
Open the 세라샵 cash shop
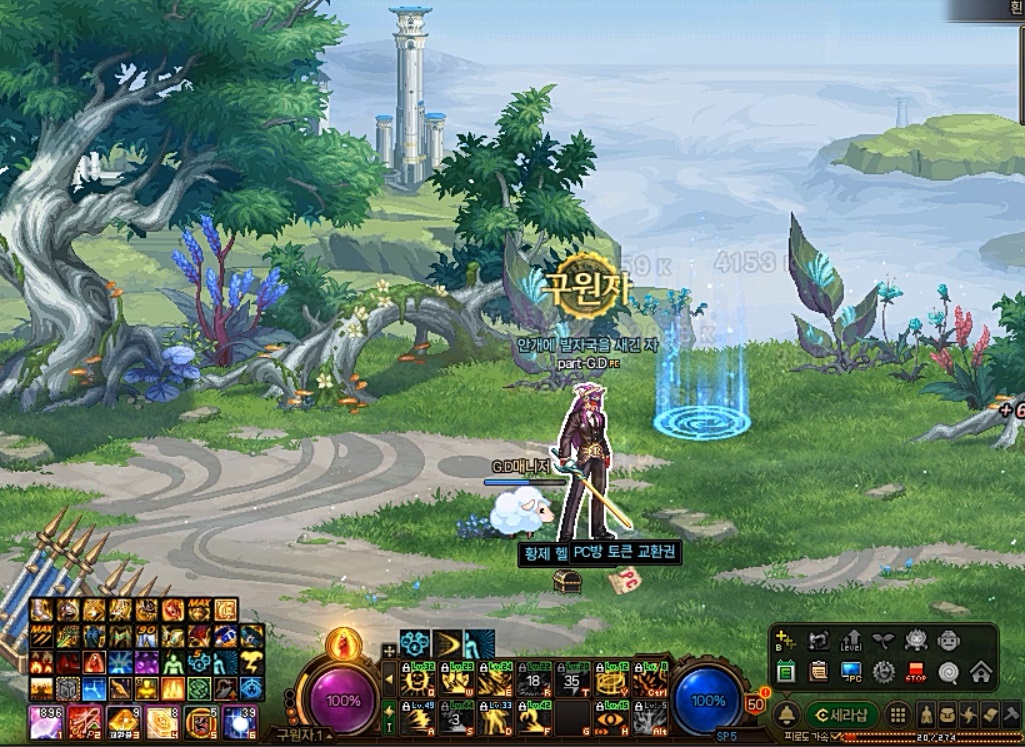[x=841, y=714]
